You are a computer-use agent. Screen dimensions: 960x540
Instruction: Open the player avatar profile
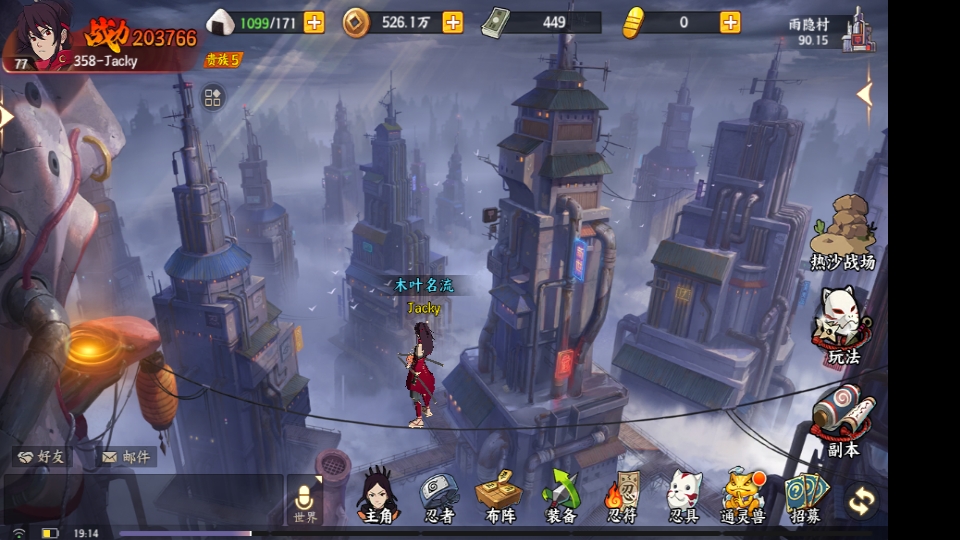click(x=40, y=38)
